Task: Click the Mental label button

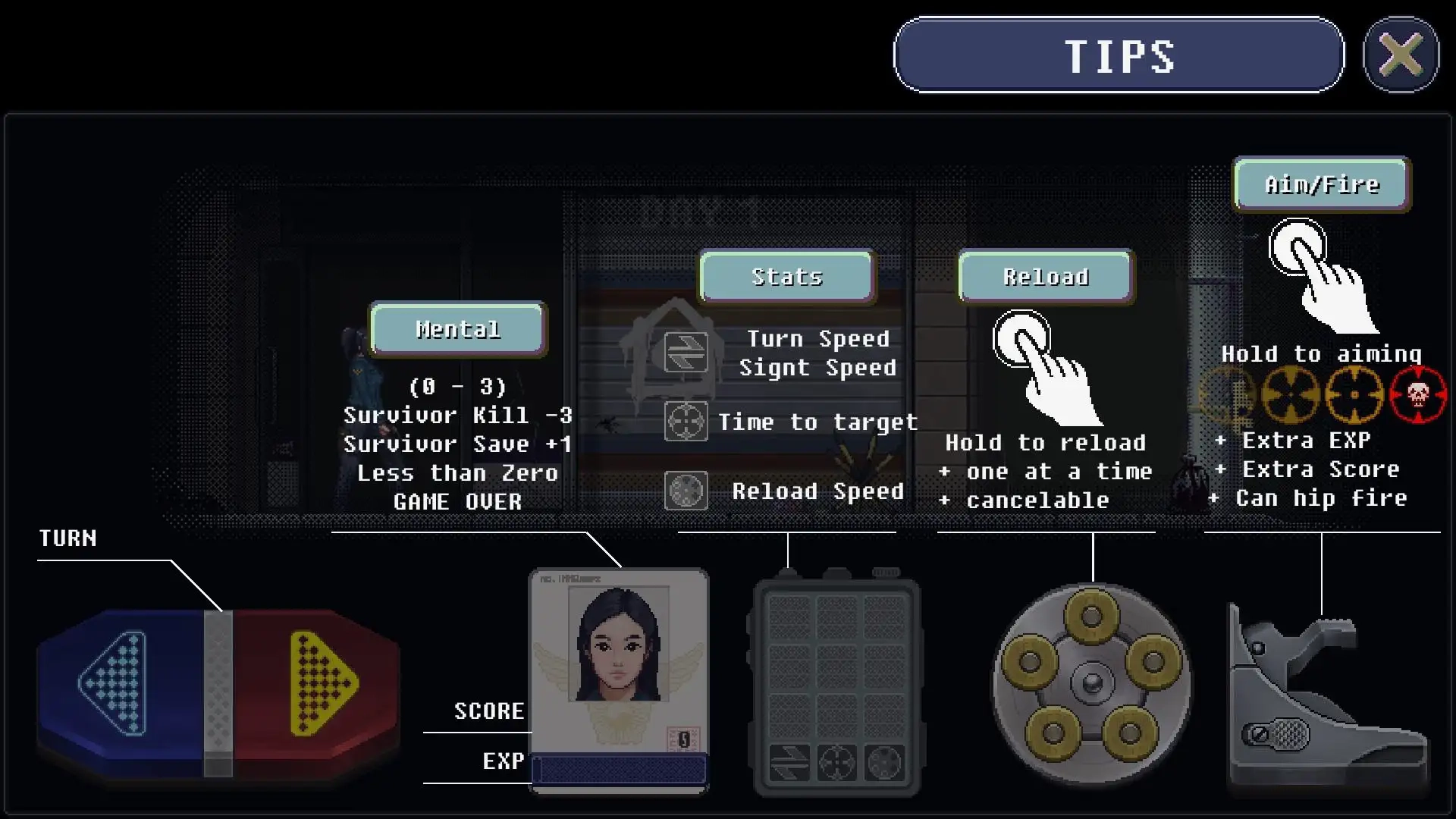Action: [x=458, y=329]
